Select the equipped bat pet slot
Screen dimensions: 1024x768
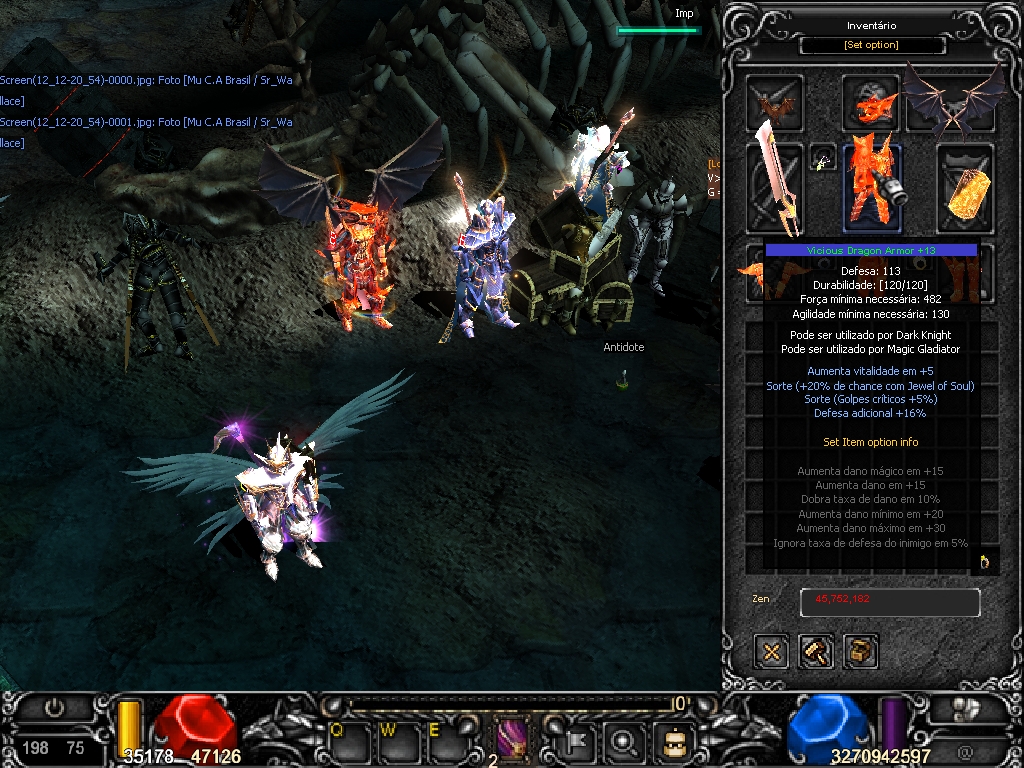pyautogui.click(x=775, y=102)
